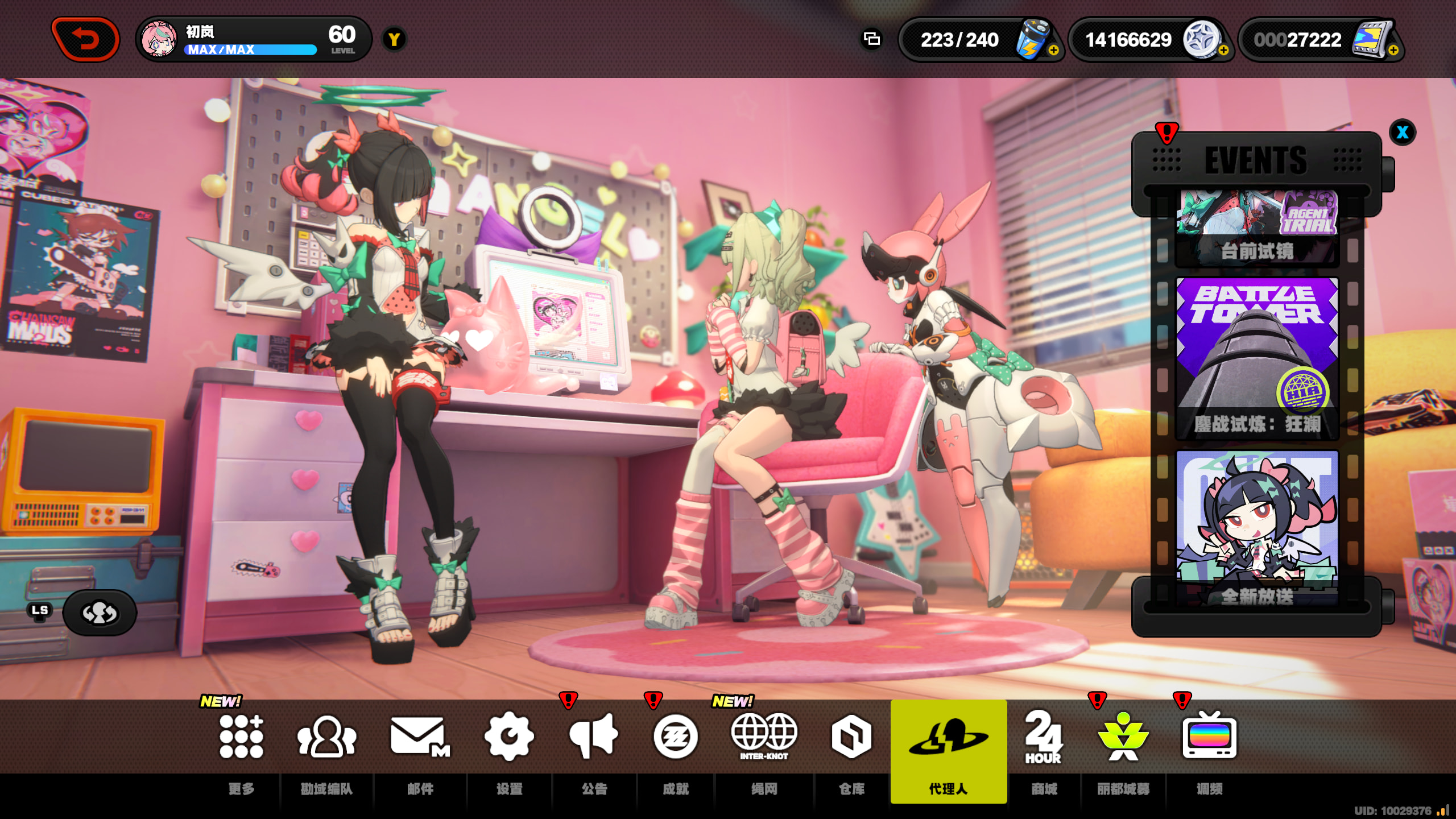Open the player profile avatar

[x=159, y=39]
